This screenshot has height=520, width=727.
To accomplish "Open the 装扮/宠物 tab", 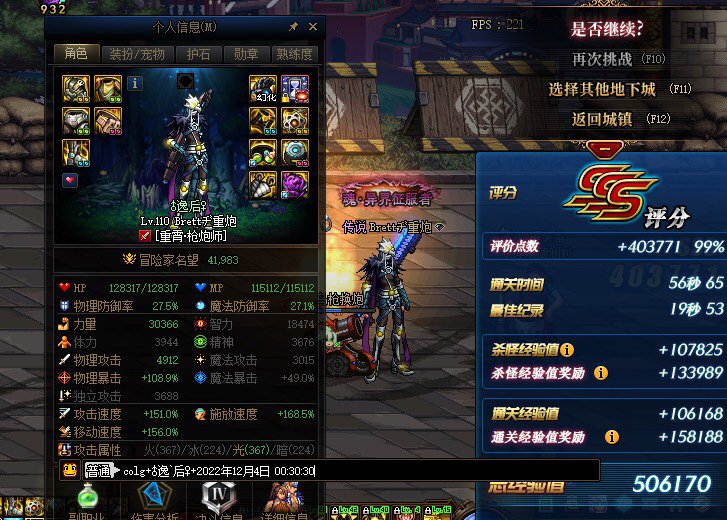I will click(135, 54).
